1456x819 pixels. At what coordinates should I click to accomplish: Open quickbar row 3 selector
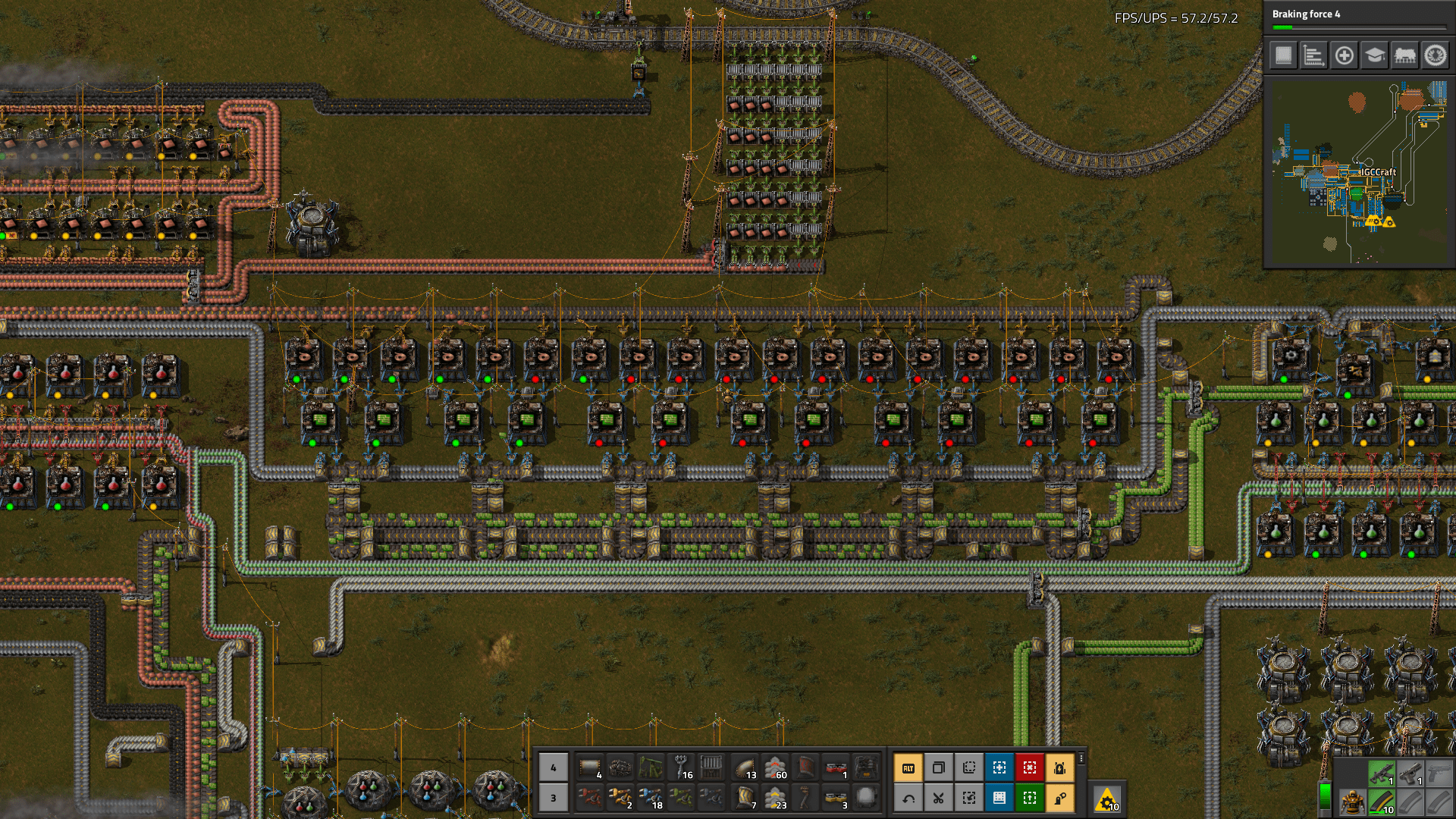click(553, 798)
